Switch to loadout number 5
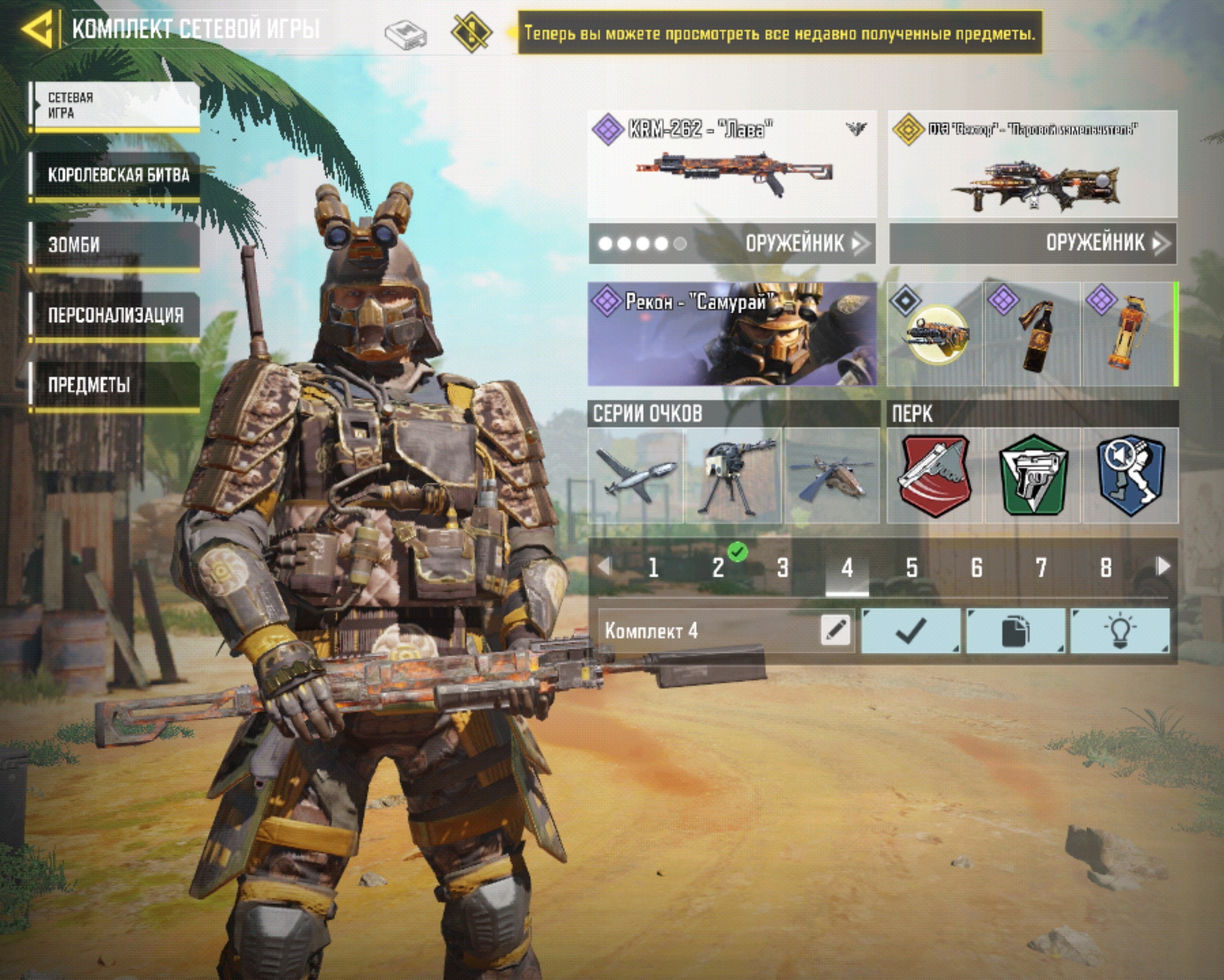1224x980 pixels. 912,567
